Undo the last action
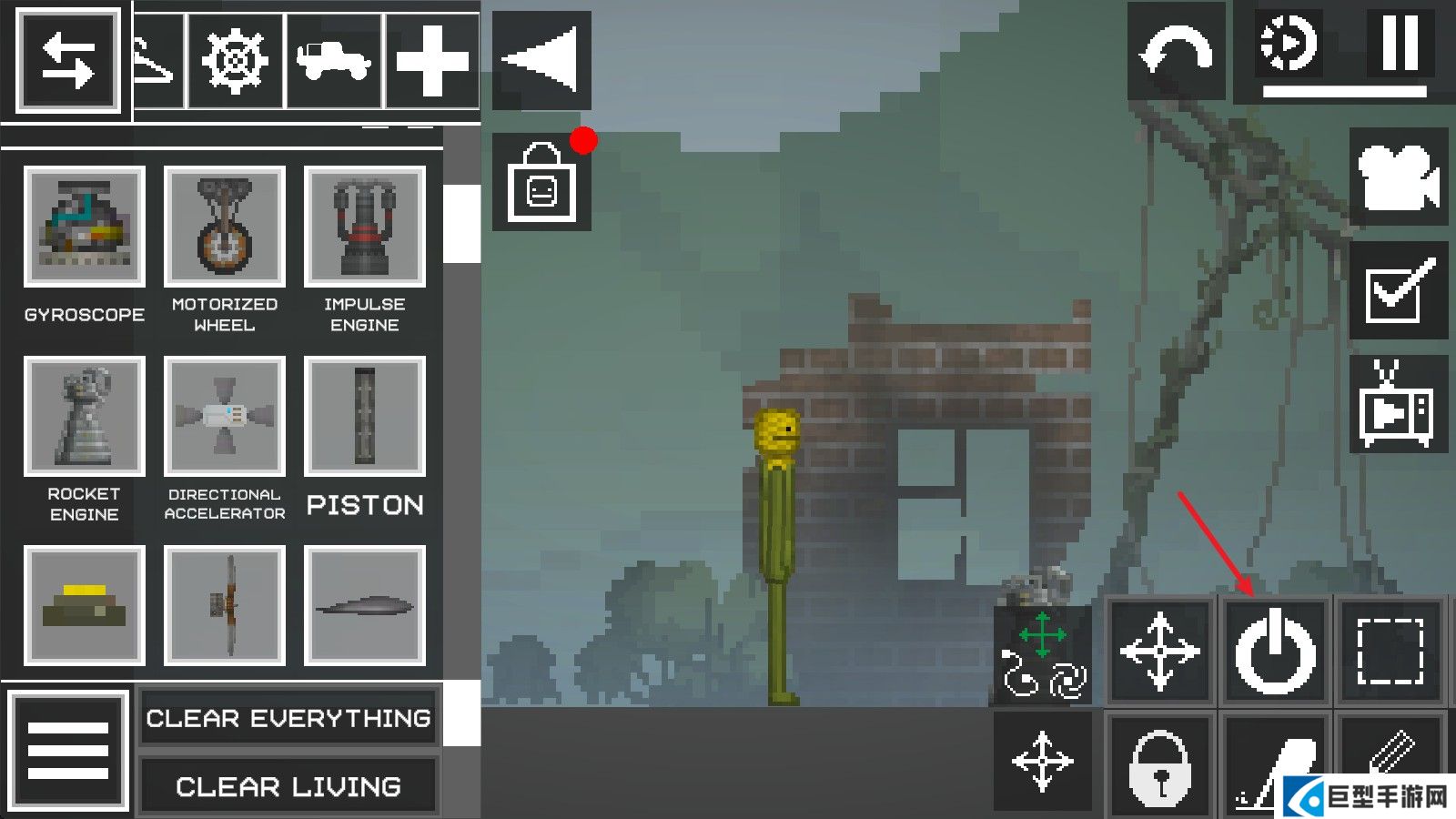Viewport: 1456px width, 819px height. click(x=1176, y=53)
